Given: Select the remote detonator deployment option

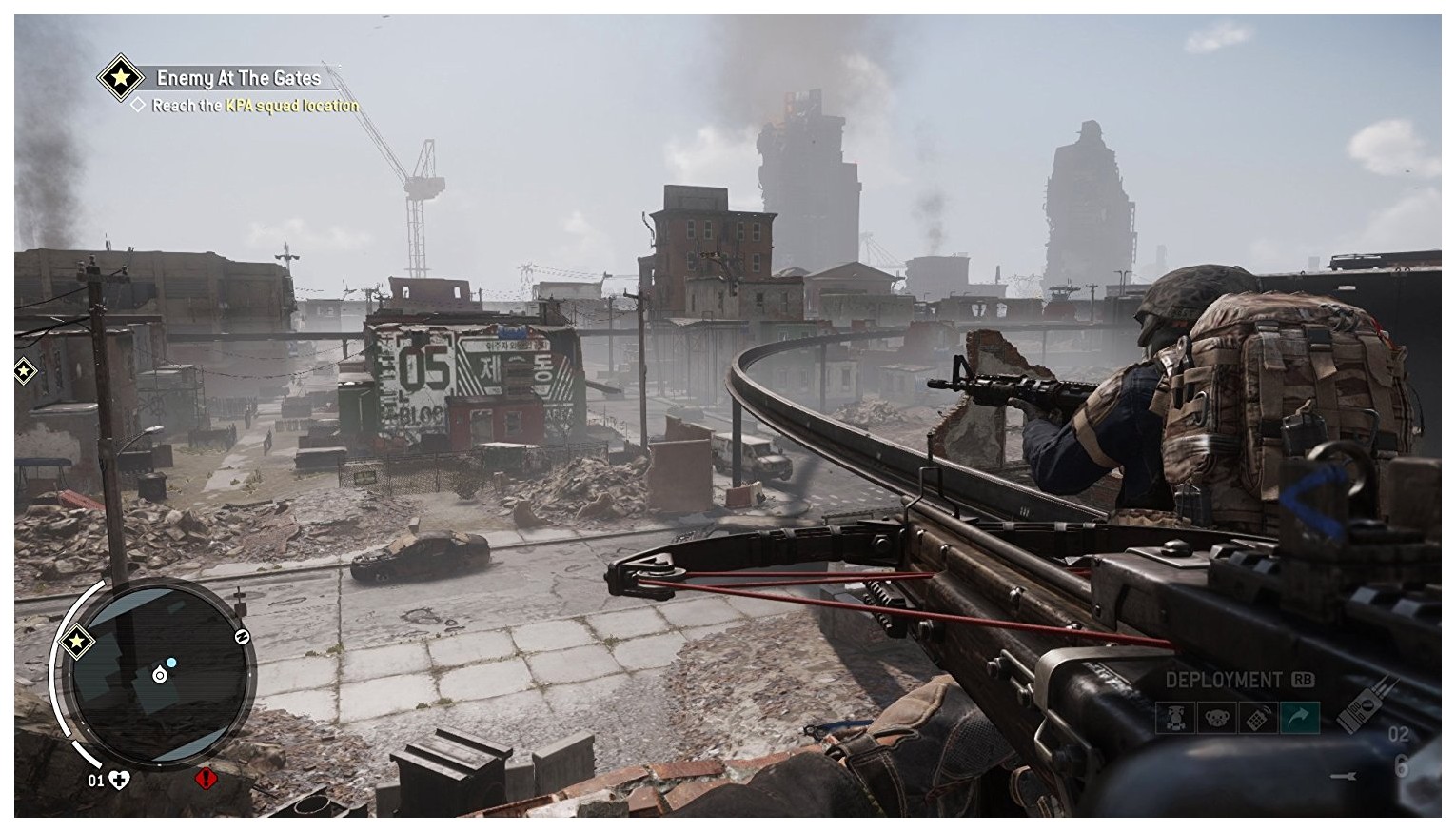Looking at the screenshot, I should pyautogui.click(x=1257, y=717).
